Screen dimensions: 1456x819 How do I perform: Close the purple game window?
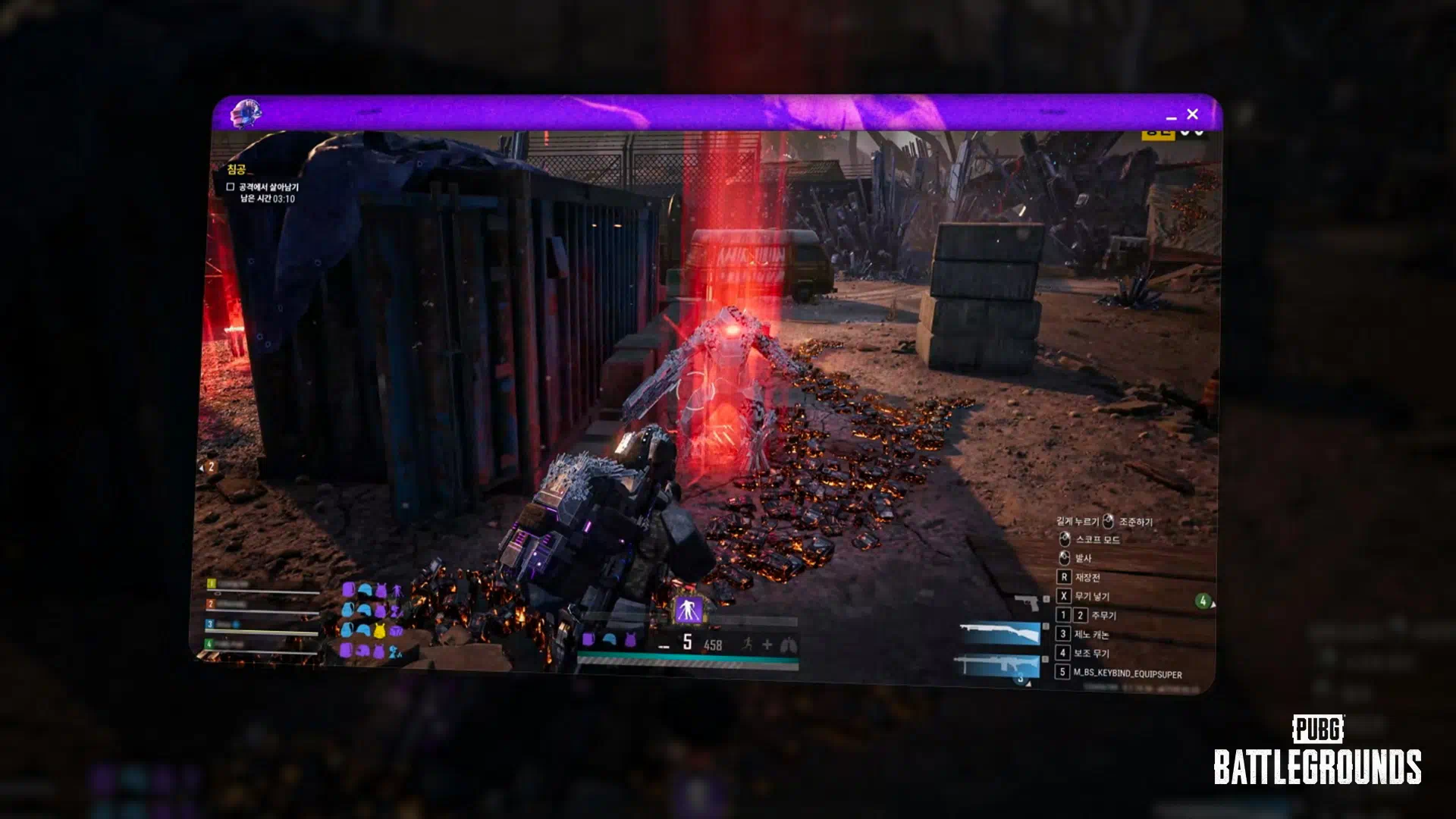coord(1192,115)
